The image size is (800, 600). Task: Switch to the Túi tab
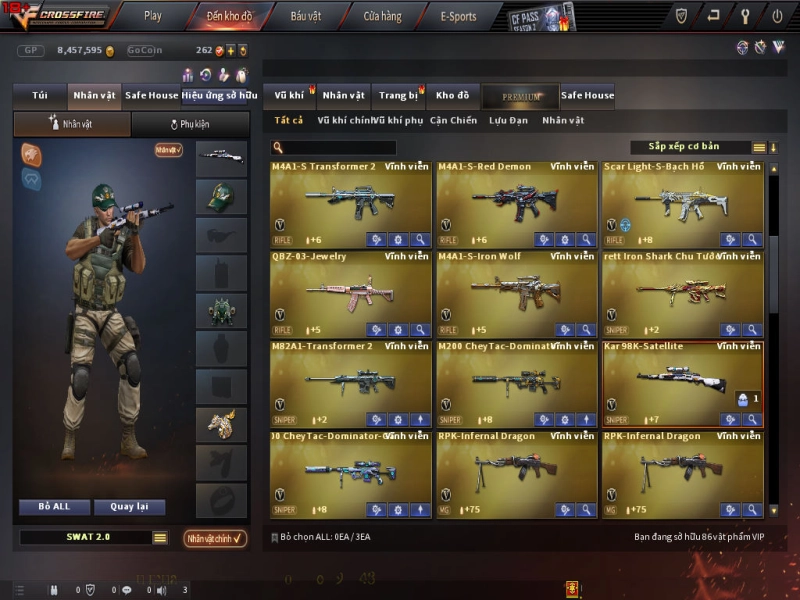[x=40, y=96]
